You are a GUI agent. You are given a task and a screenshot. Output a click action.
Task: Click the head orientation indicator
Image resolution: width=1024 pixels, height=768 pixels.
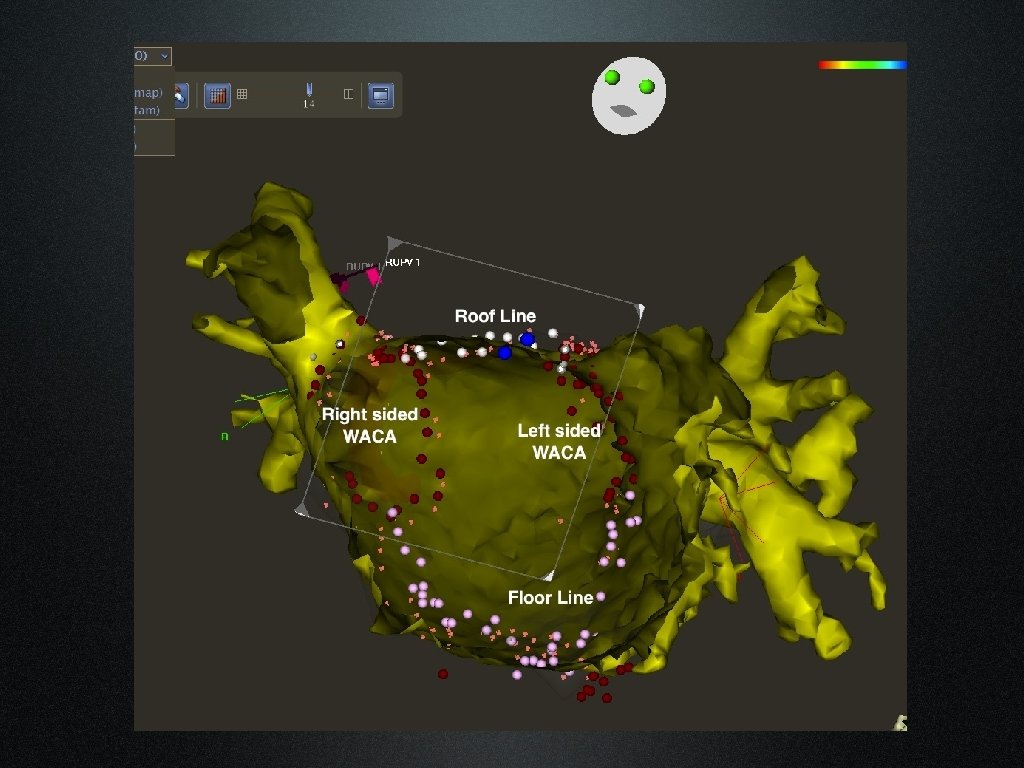tap(628, 95)
